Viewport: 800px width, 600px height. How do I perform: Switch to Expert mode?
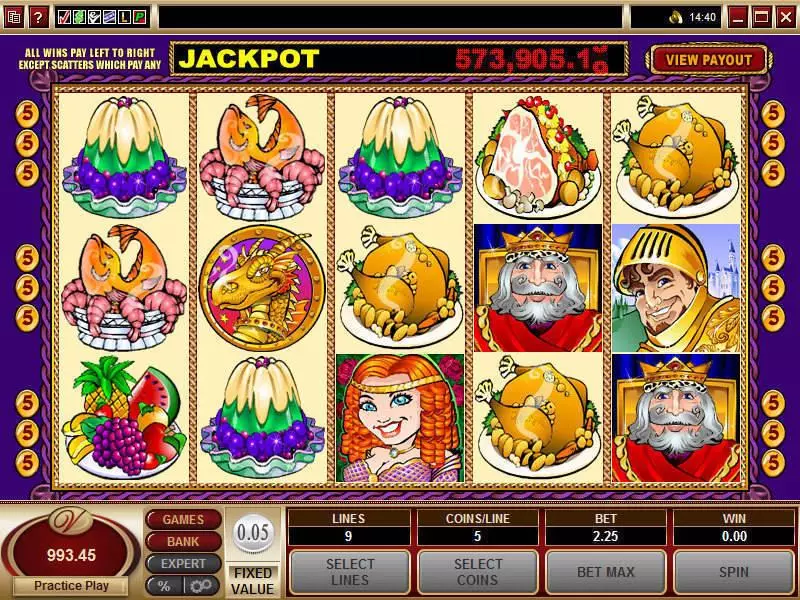tap(183, 563)
